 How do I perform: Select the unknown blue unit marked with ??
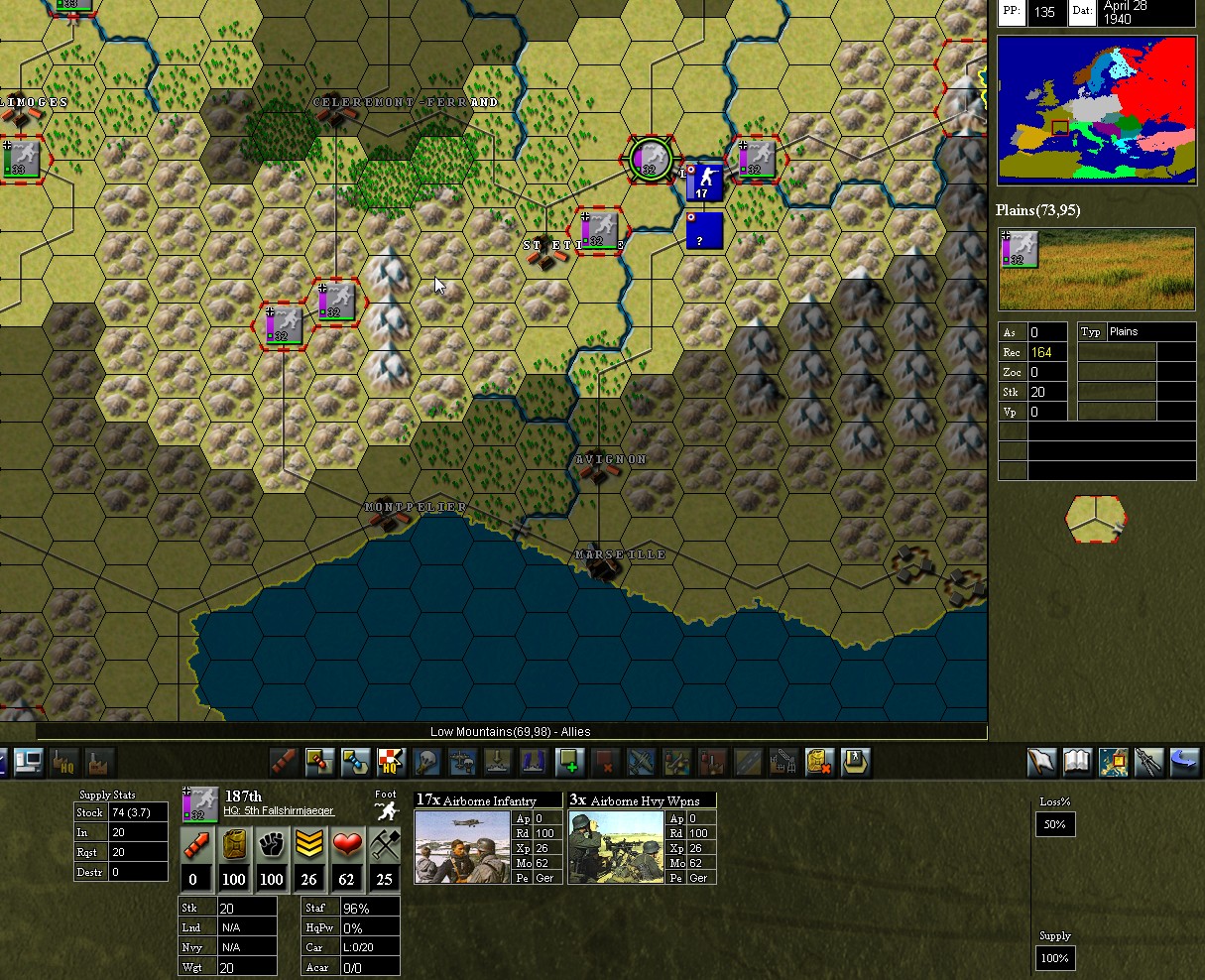point(704,231)
